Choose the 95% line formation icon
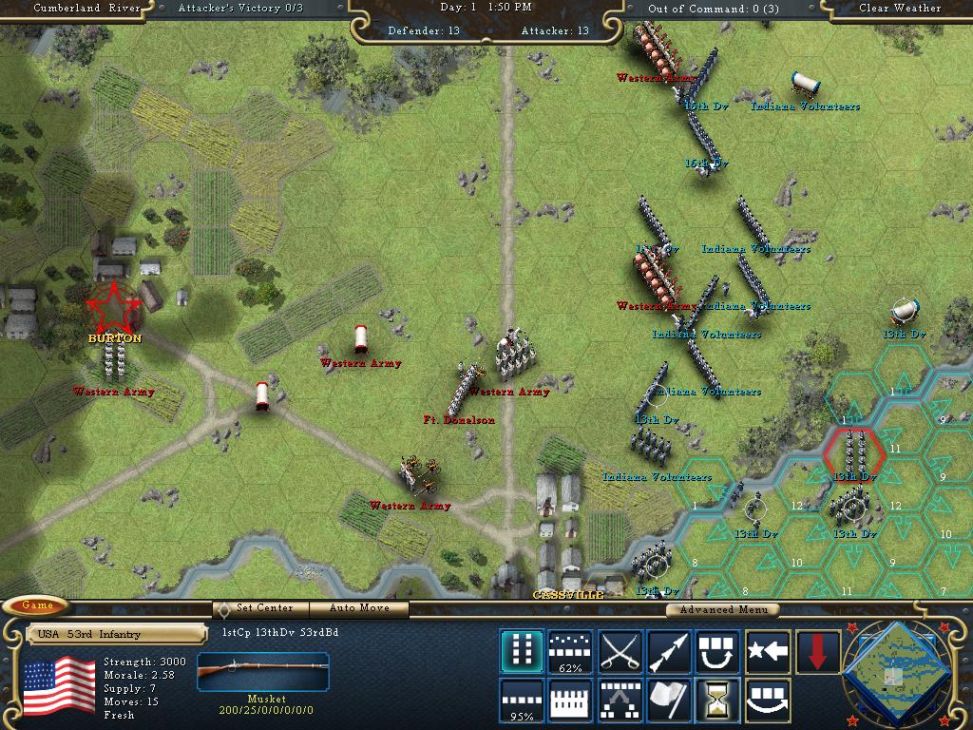The width and height of the screenshot is (973, 730). (x=522, y=699)
